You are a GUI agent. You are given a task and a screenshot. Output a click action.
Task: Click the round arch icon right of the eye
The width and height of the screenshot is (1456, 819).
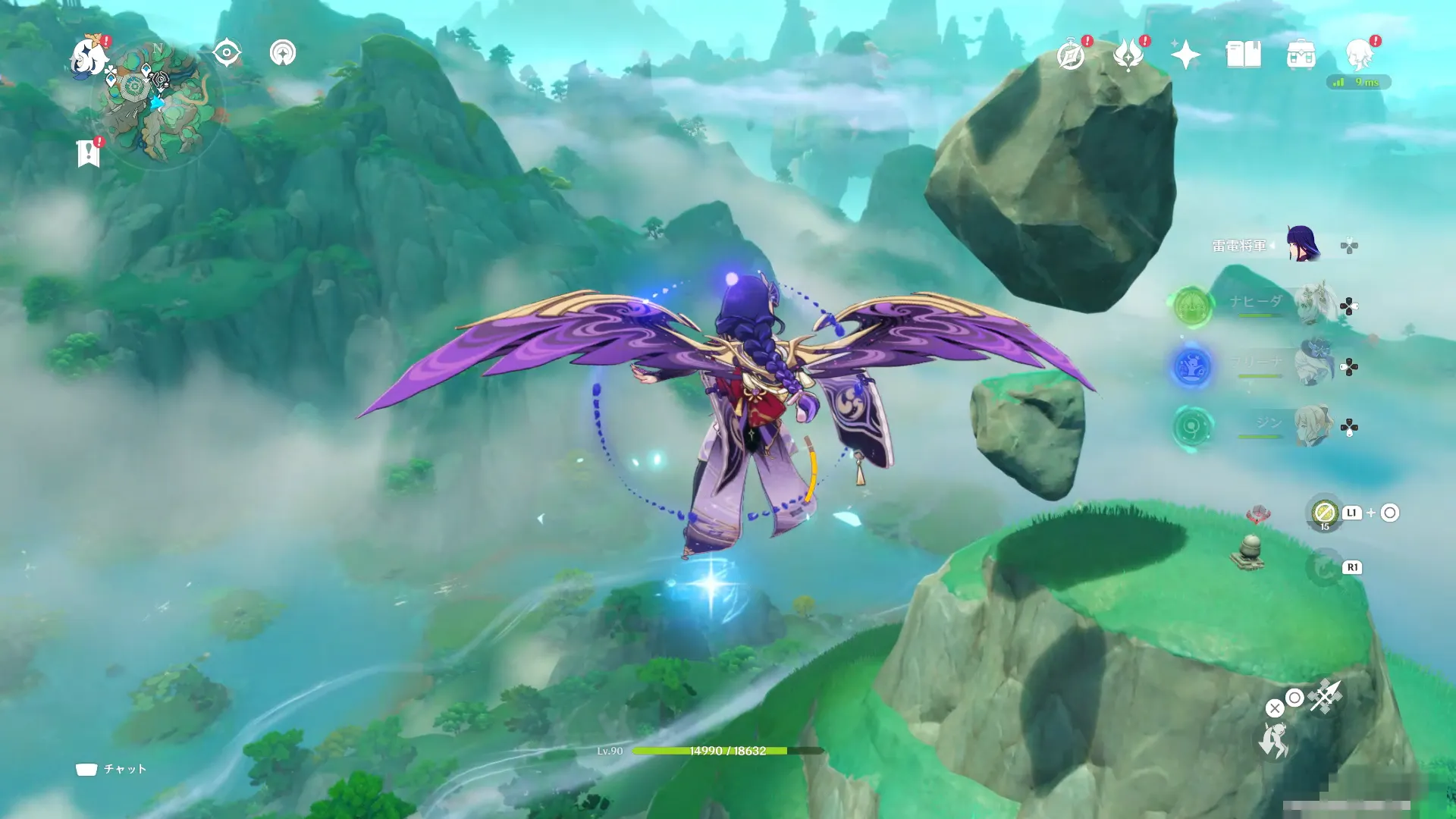click(283, 53)
